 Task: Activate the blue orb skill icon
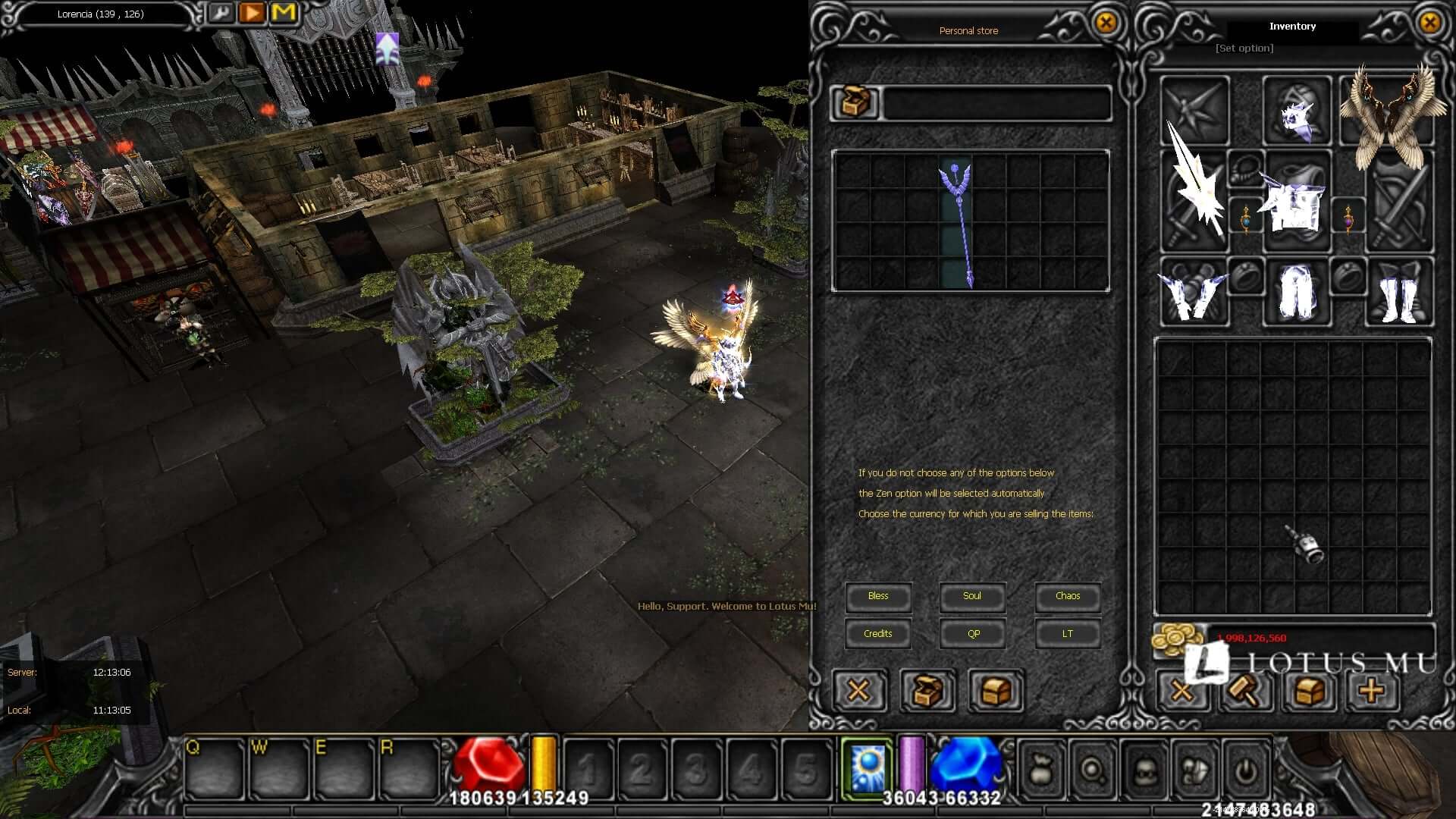[x=867, y=767]
